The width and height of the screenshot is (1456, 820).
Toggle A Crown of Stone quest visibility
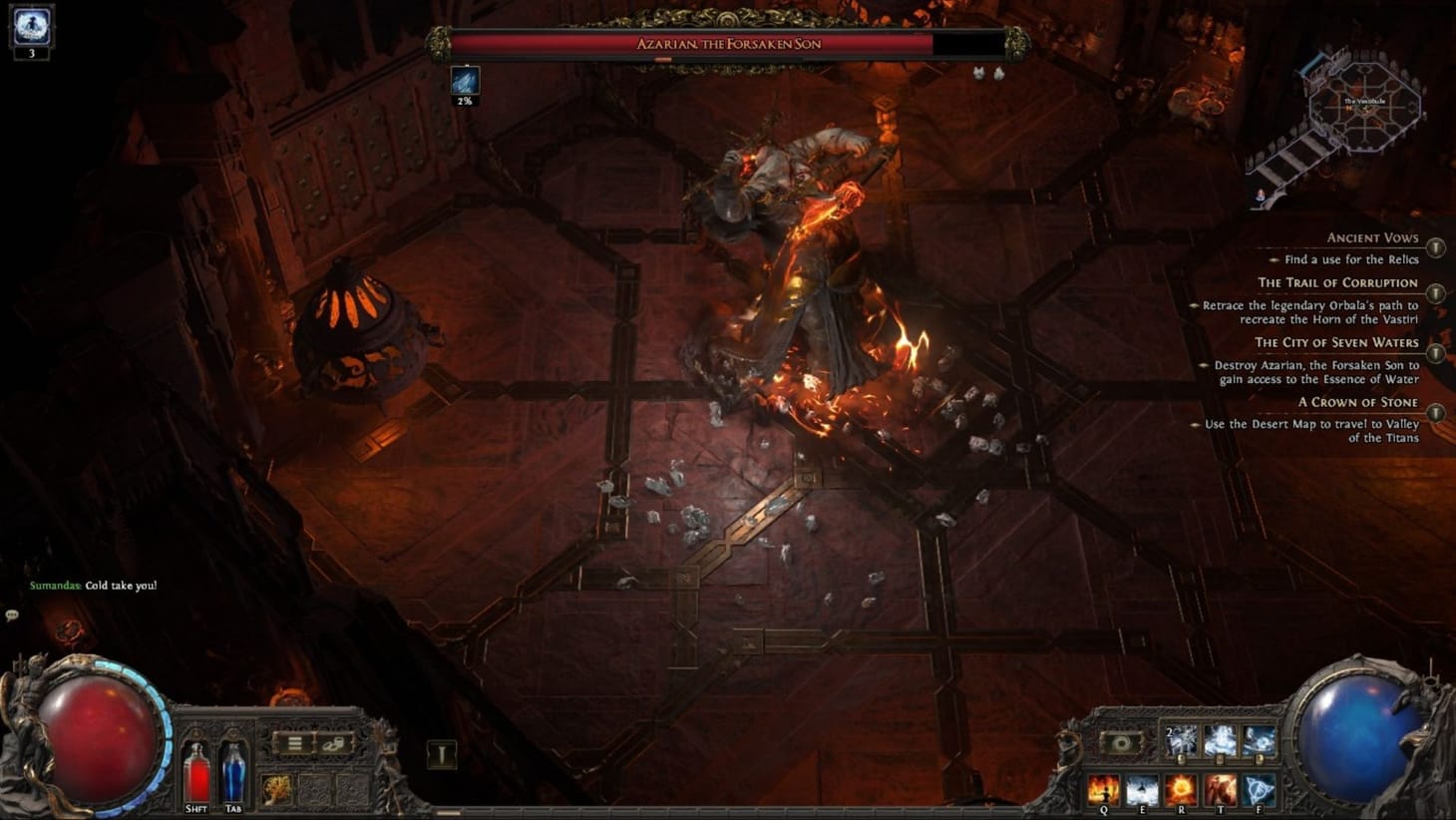pos(1435,413)
